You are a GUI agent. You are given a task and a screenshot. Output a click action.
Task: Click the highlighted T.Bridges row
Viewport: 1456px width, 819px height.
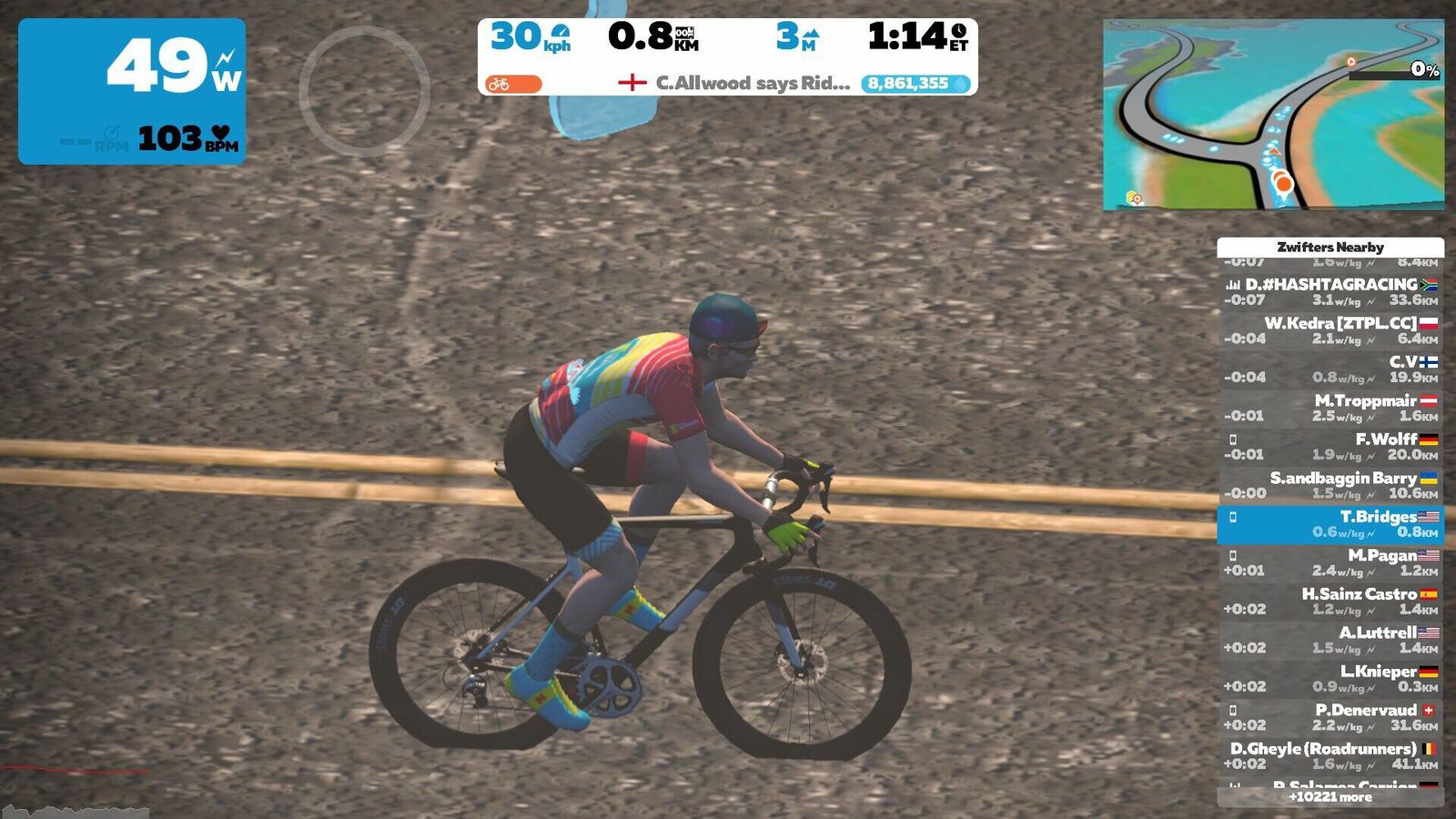point(1330,524)
